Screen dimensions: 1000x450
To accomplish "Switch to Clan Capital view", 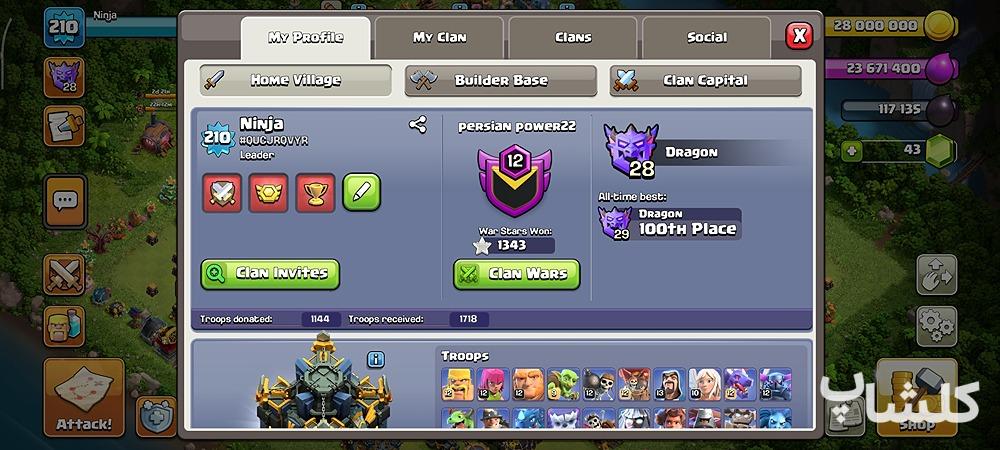I will (x=705, y=80).
